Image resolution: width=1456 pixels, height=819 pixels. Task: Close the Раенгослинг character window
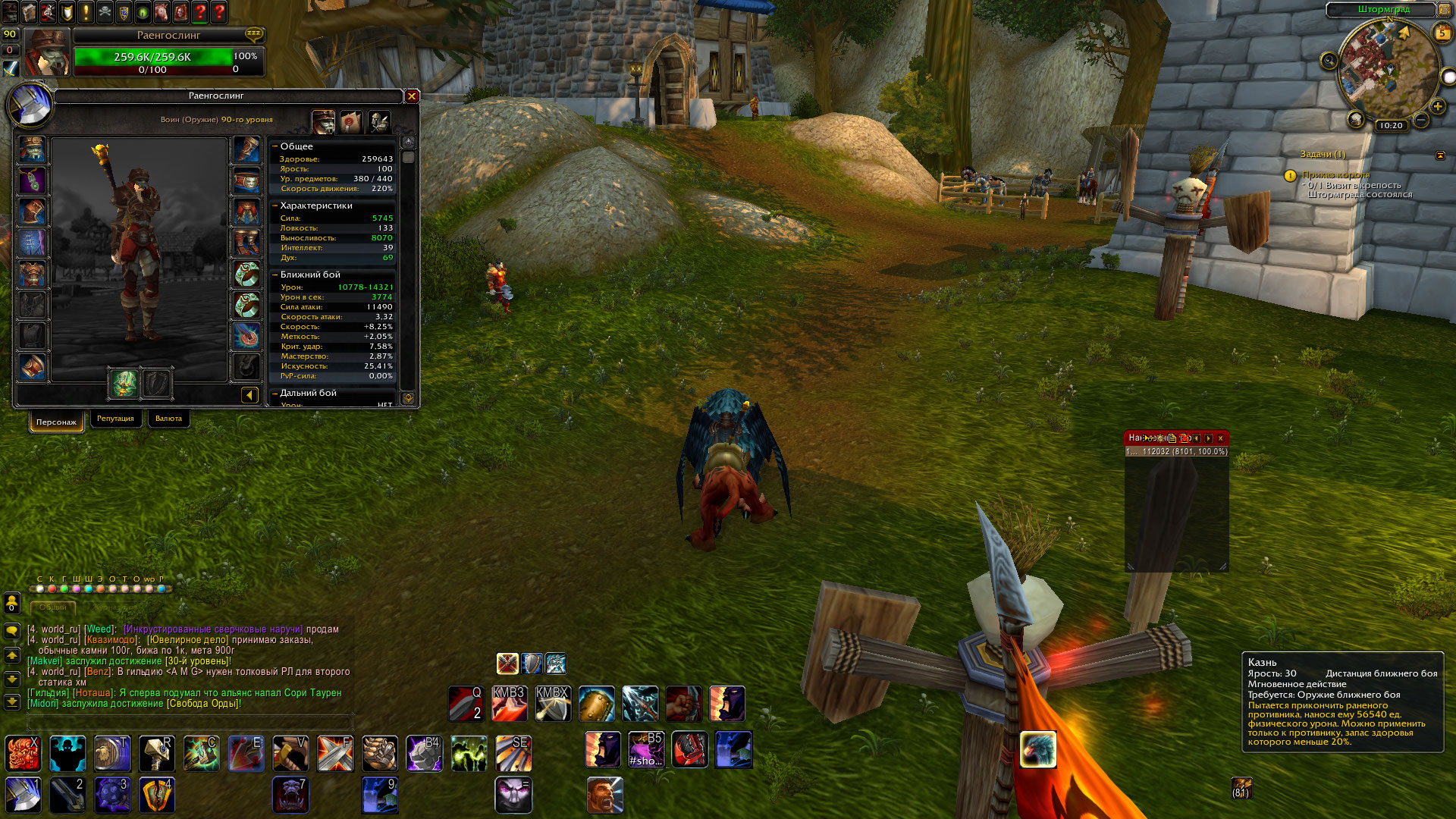(x=412, y=96)
